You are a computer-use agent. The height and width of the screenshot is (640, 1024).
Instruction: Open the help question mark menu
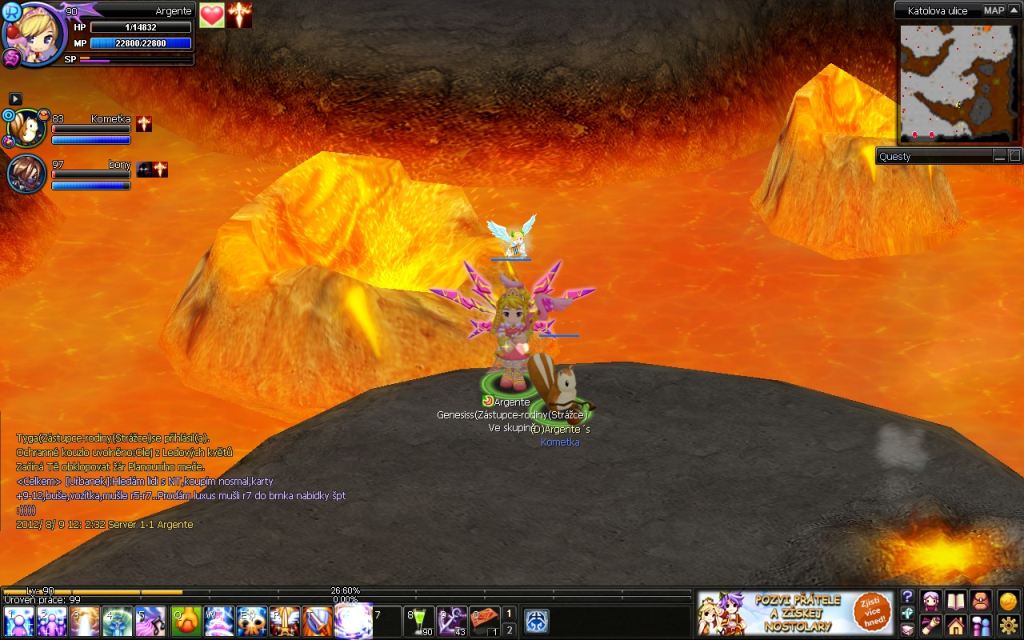pos(907,597)
